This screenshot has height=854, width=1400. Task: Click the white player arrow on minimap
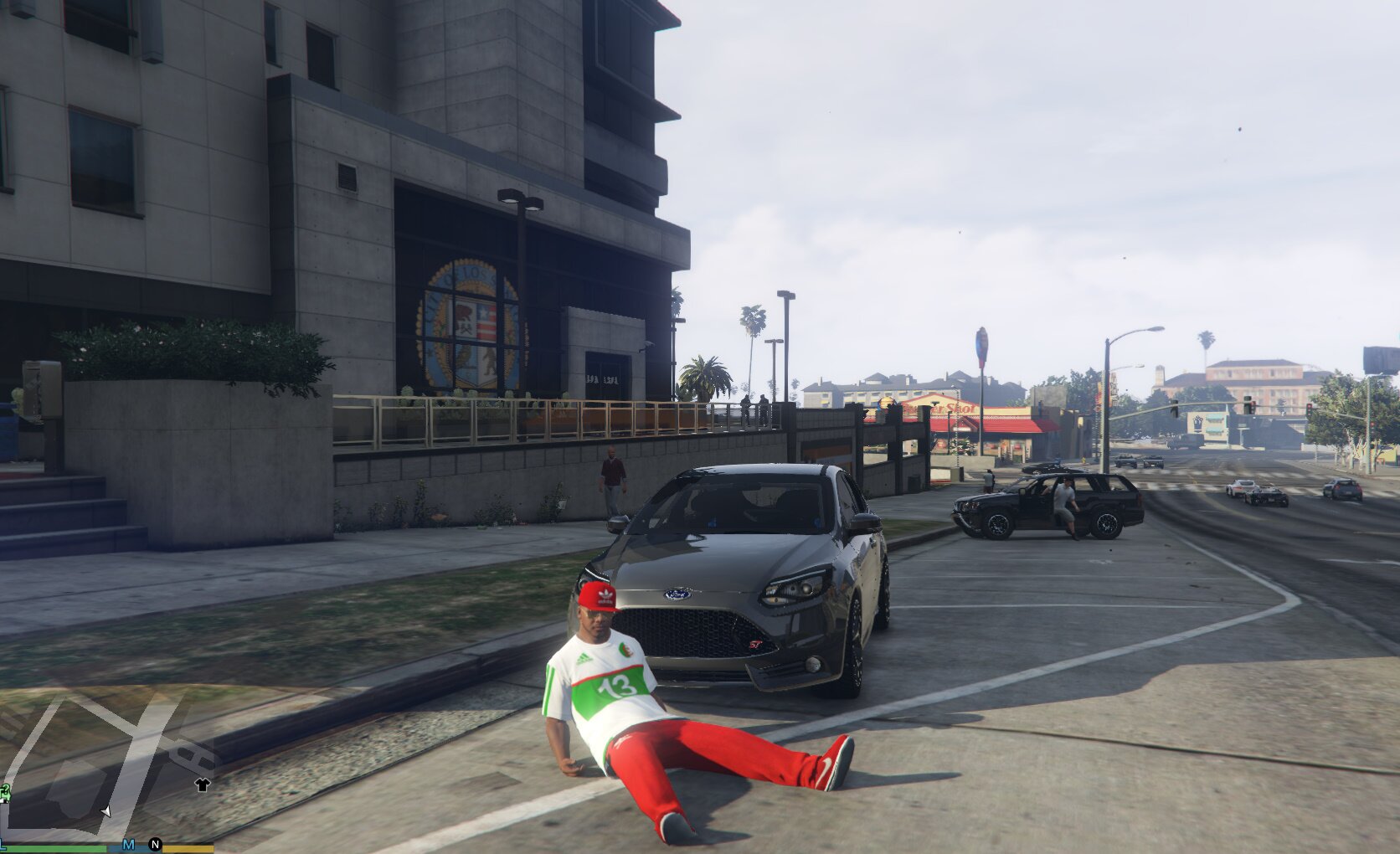pyautogui.click(x=106, y=811)
